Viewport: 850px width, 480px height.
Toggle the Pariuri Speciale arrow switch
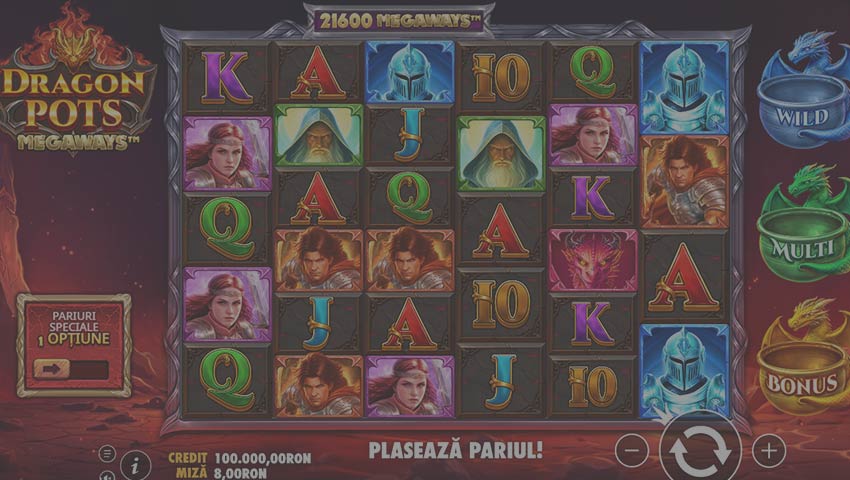click(x=70, y=369)
